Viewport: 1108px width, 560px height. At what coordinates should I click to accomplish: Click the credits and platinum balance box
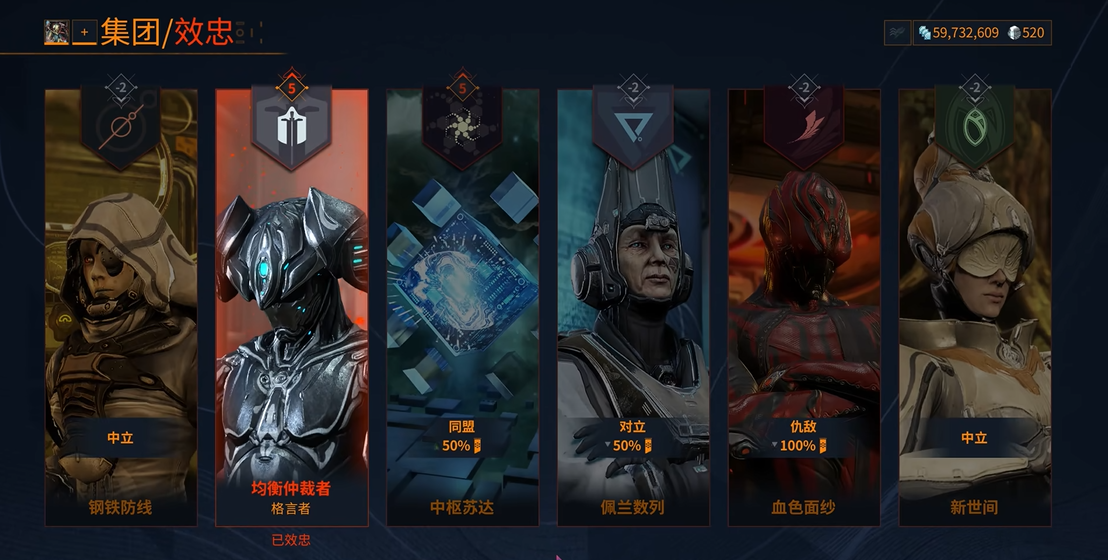click(x=981, y=33)
